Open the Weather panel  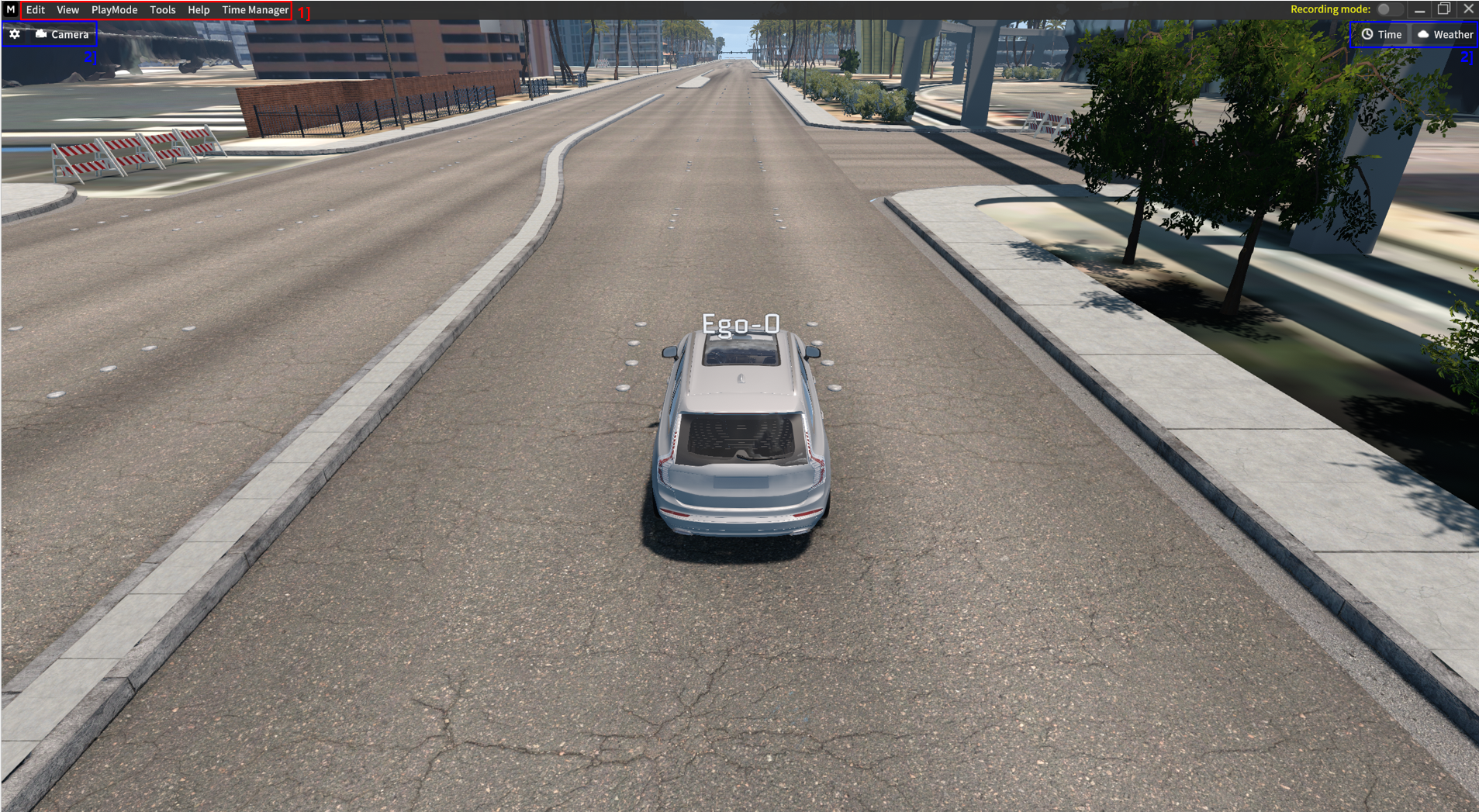(x=1443, y=34)
